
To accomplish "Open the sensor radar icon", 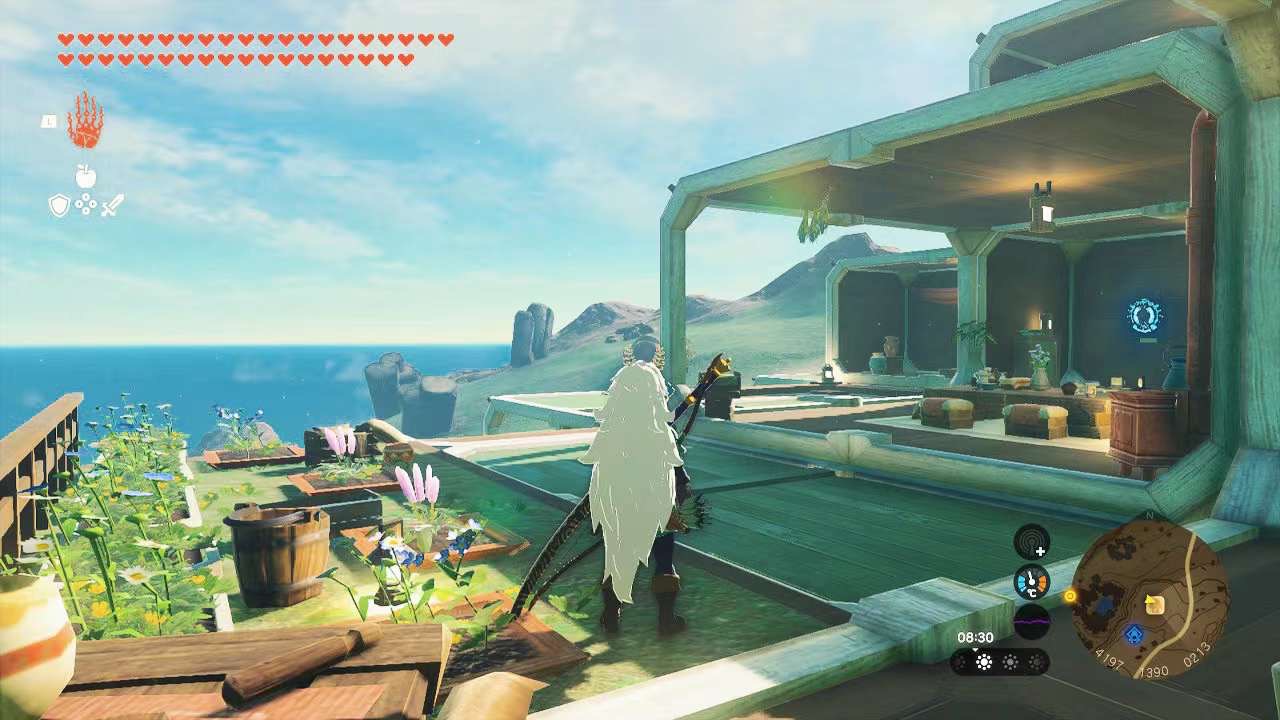I will click(1032, 543).
